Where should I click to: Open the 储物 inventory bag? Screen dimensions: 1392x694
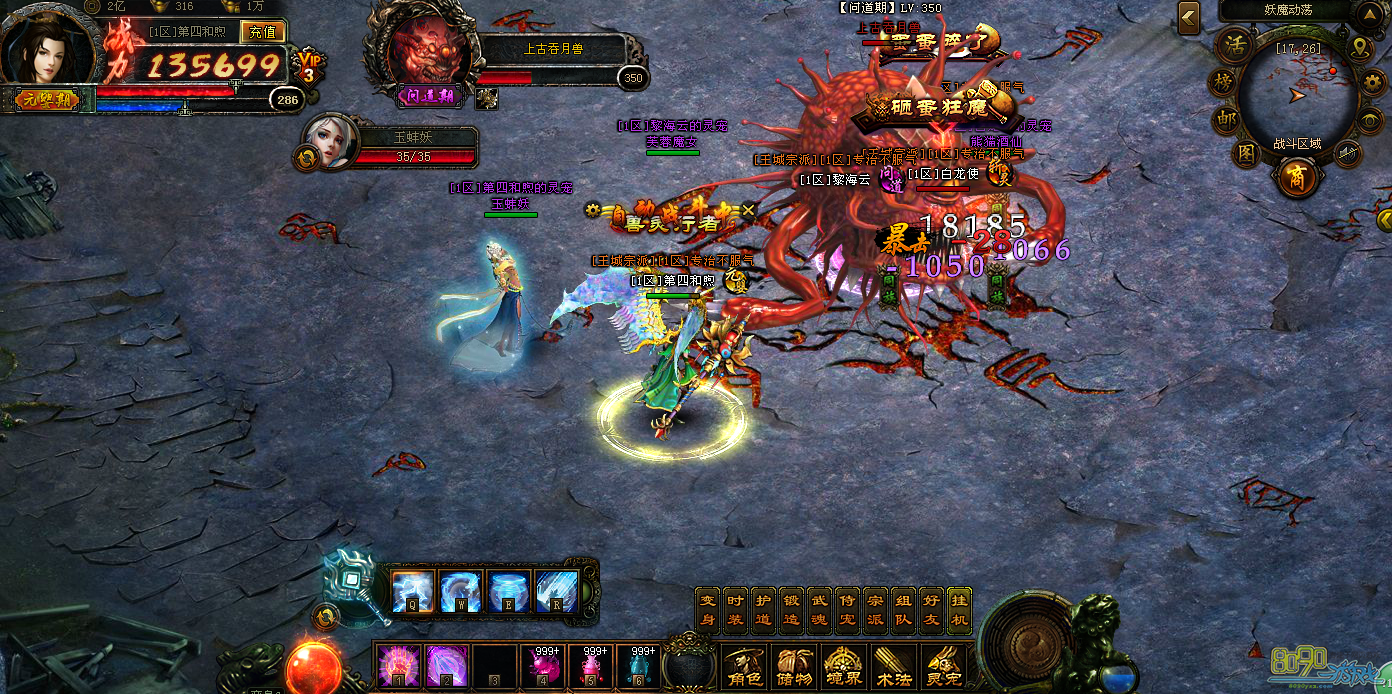click(x=794, y=665)
